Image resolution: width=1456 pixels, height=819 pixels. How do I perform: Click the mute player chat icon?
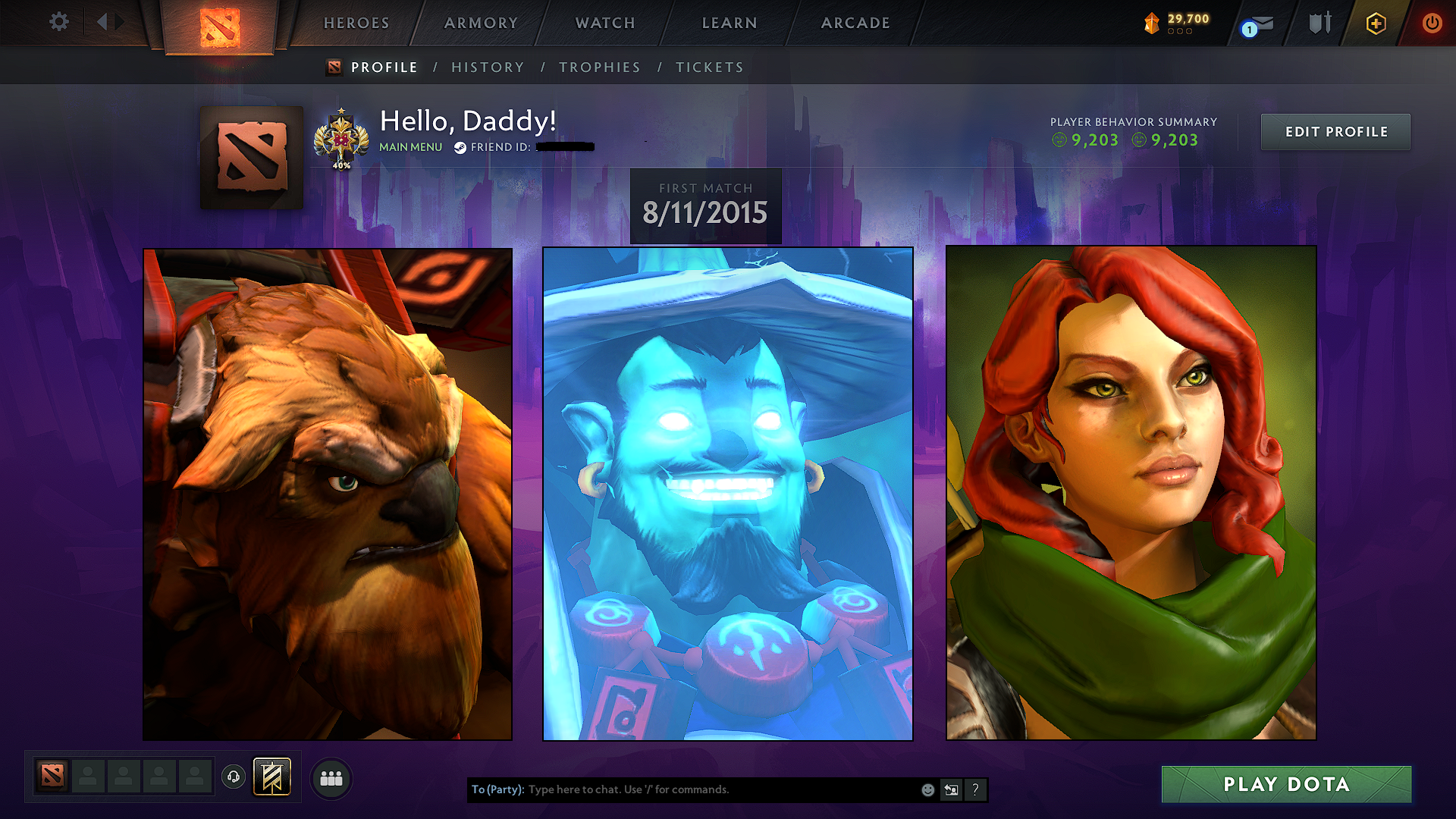coord(952,789)
